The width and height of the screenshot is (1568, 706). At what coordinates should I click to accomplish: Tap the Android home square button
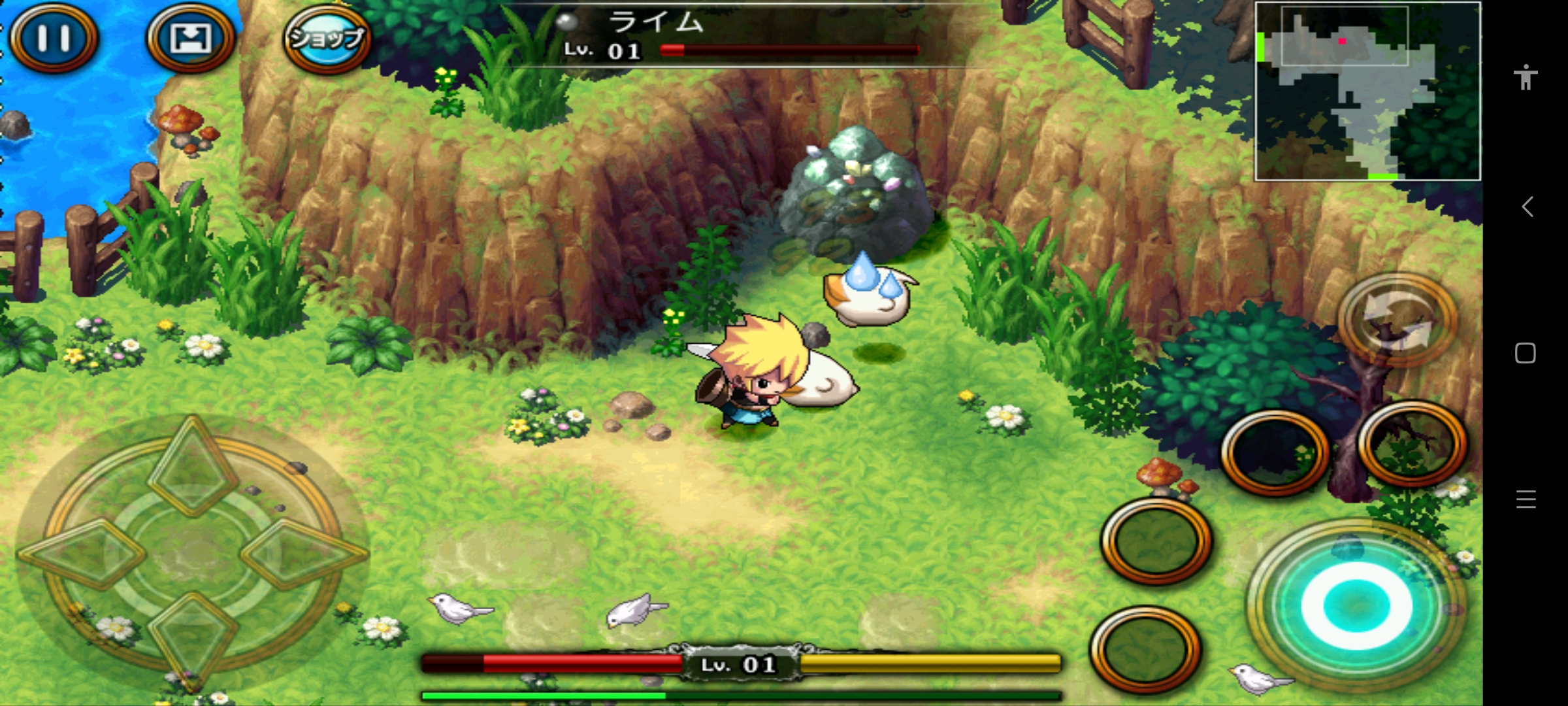coord(1526,353)
